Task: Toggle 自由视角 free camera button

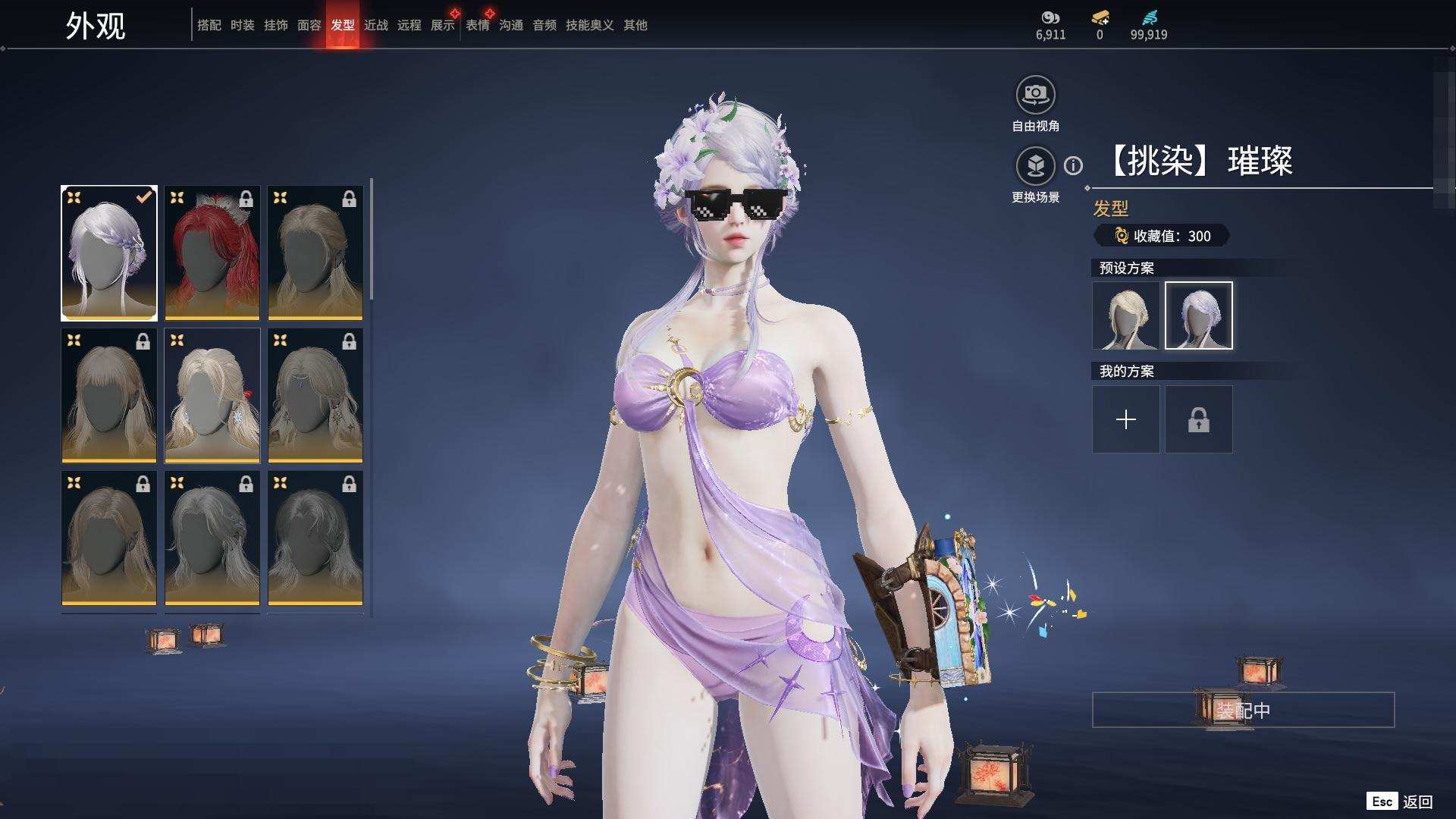Action: (1035, 96)
